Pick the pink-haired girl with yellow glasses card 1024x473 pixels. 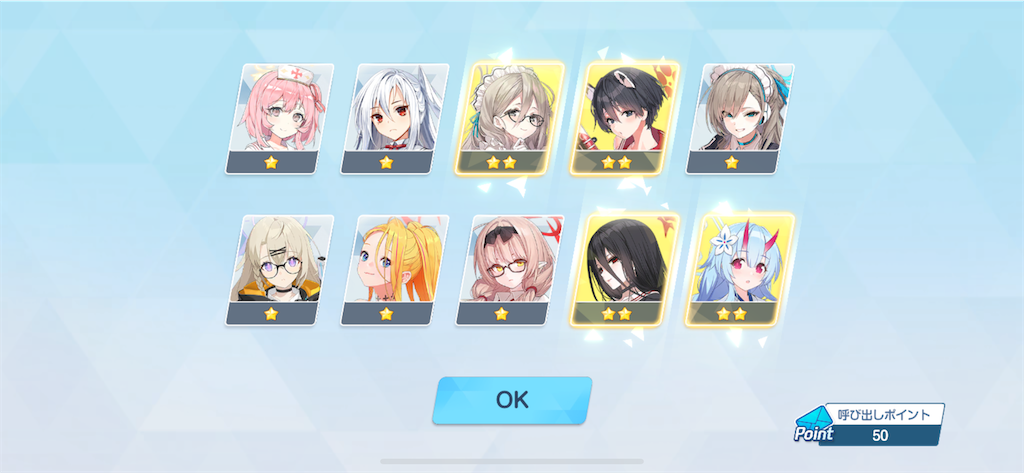tap(504, 270)
